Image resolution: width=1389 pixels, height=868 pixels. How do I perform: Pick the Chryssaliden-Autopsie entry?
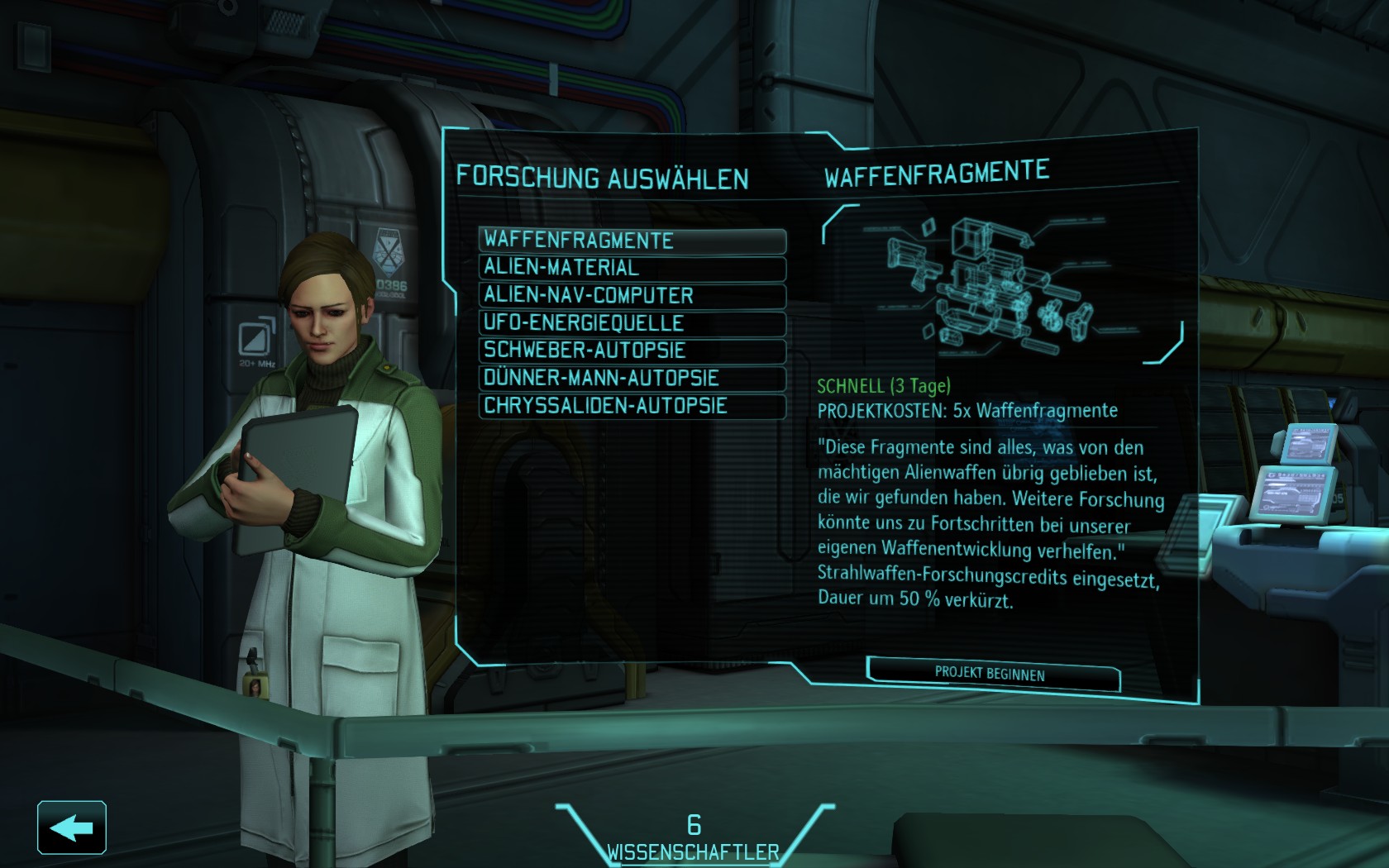632,406
